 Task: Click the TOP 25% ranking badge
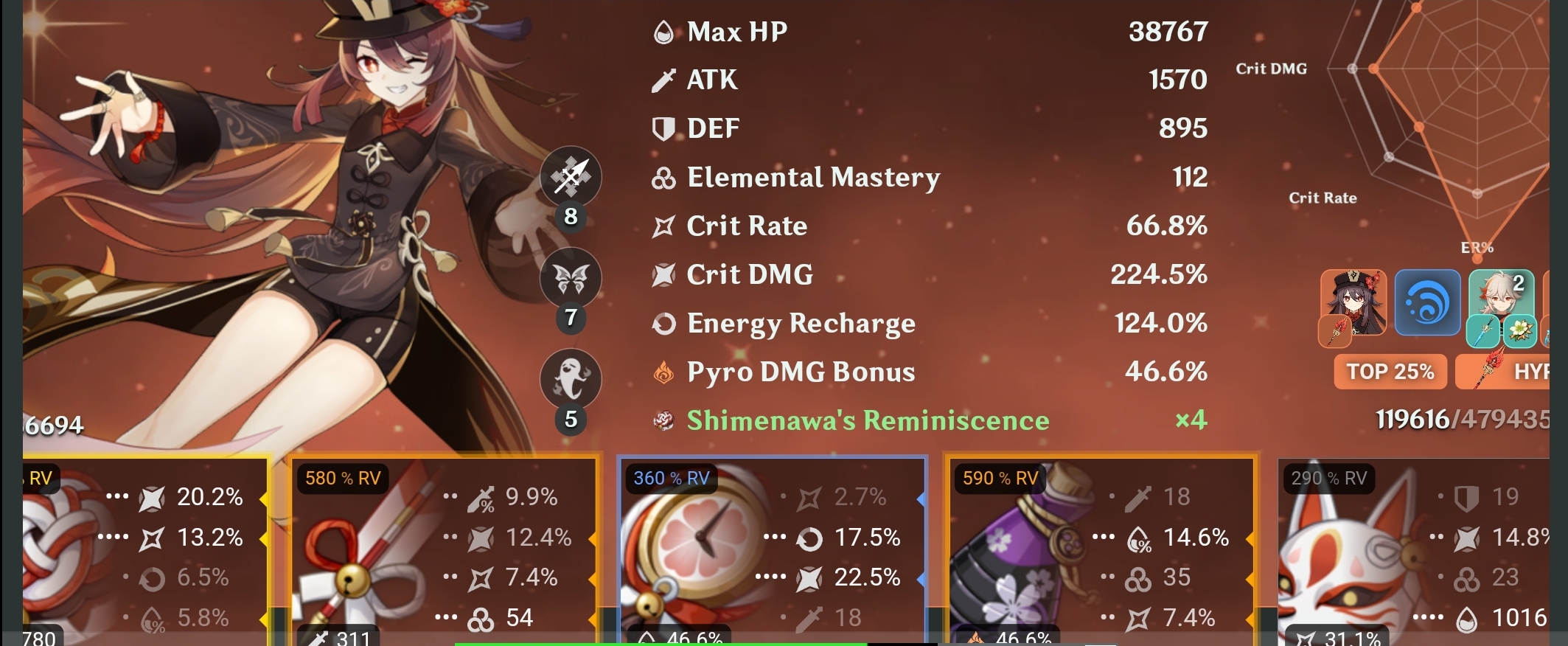click(1389, 372)
